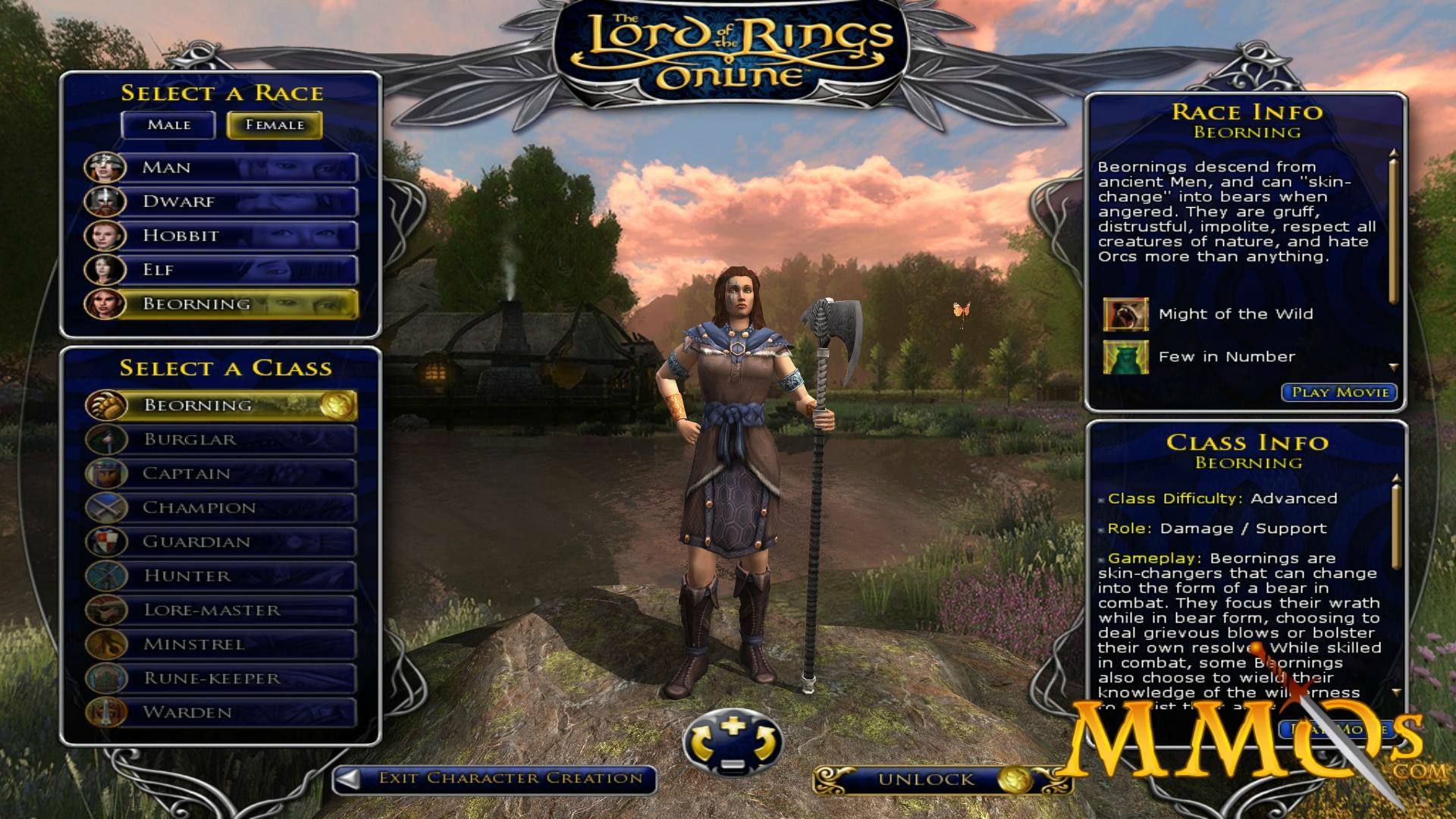Click the Few in Number trait icon
This screenshot has height=819, width=1456.
click(1127, 356)
